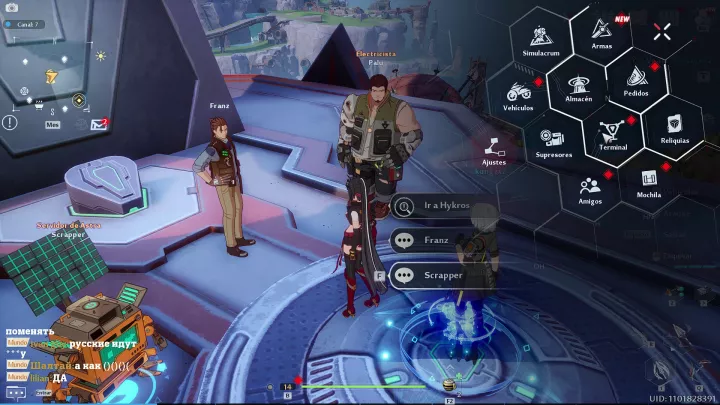Open the Pedidos menu
720x405 pixels.
coord(636,80)
